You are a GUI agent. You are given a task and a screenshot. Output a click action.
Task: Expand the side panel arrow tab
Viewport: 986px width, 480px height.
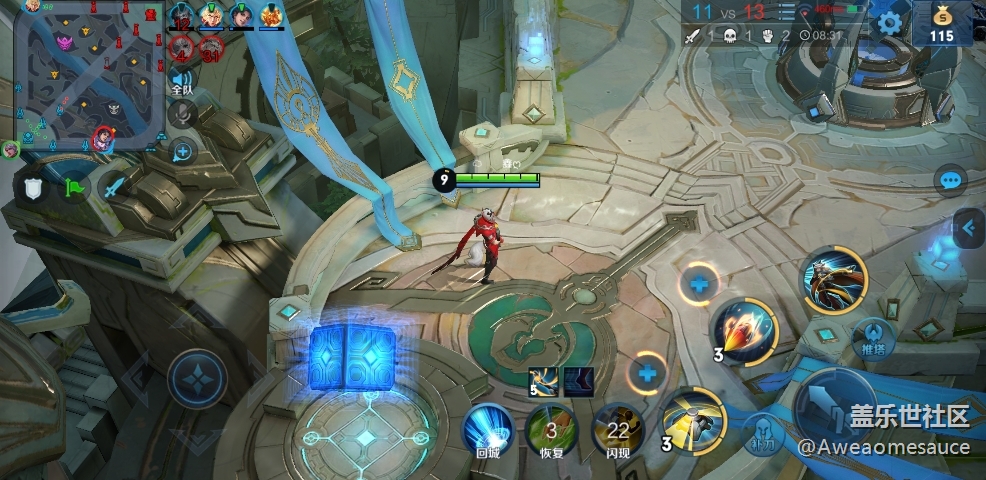tap(967, 229)
